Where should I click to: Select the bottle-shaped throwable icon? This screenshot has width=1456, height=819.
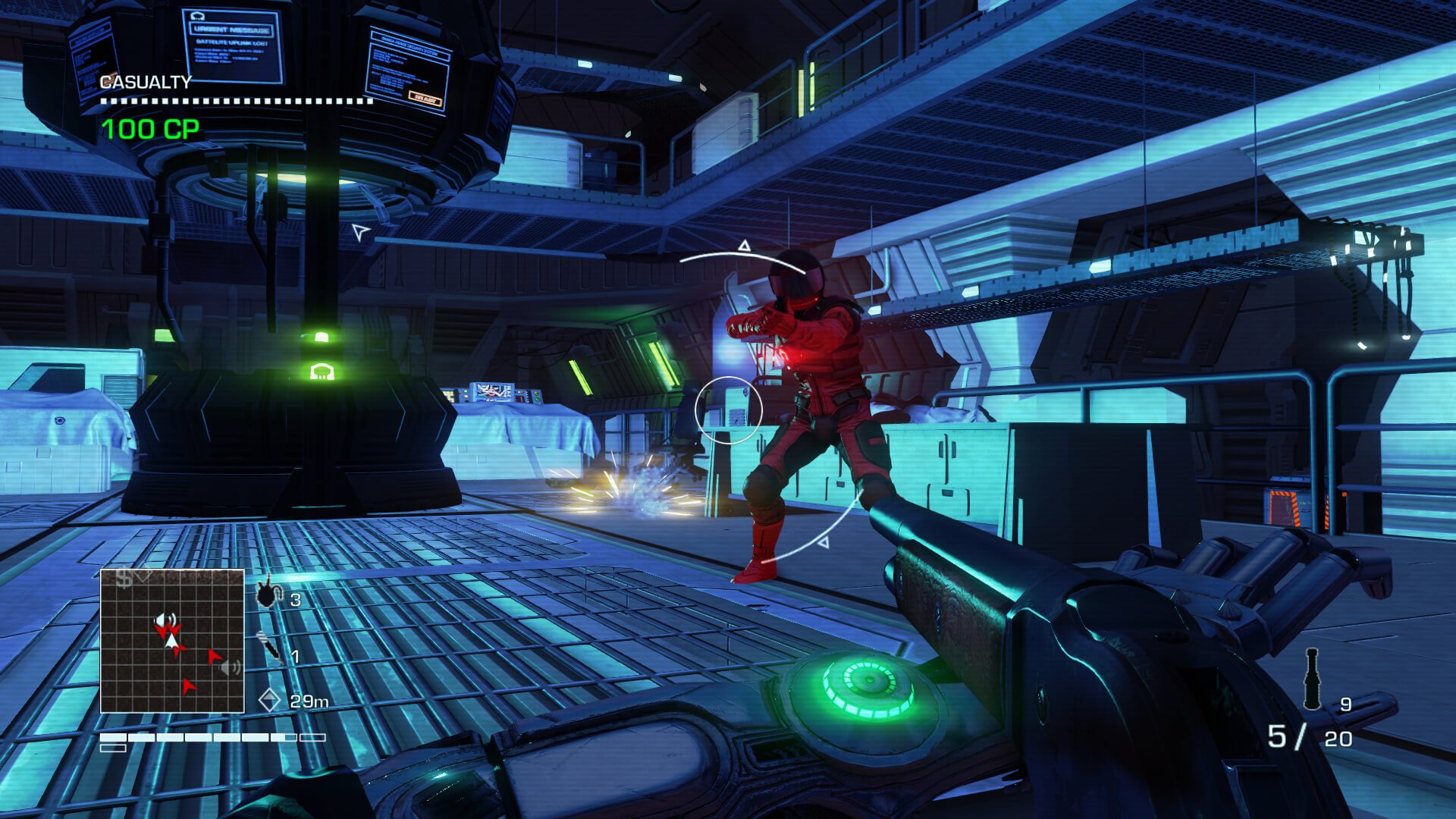[x=1312, y=679]
